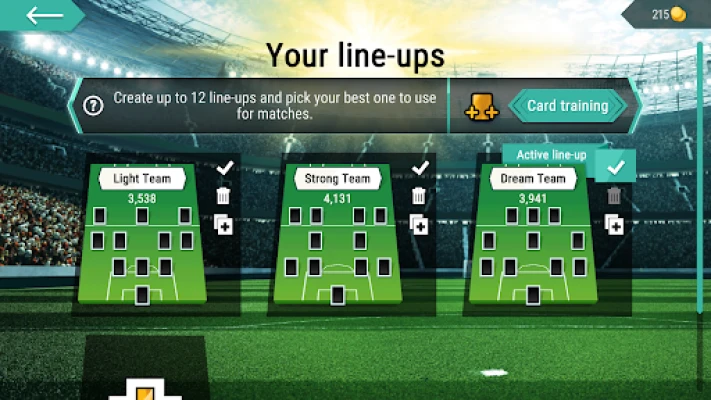Screen dimensions: 711x400
Task: Click the line-ups list scrollbar
Action: (x=699, y=180)
